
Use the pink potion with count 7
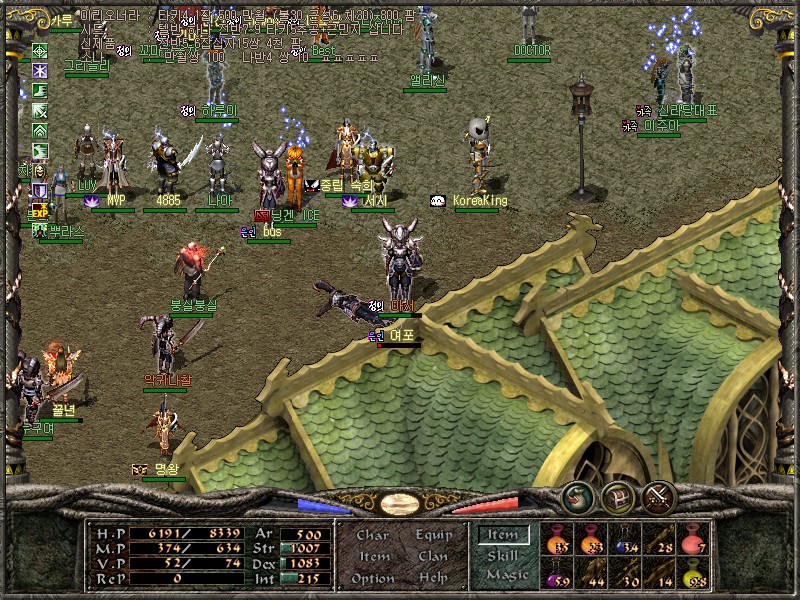(x=693, y=540)
